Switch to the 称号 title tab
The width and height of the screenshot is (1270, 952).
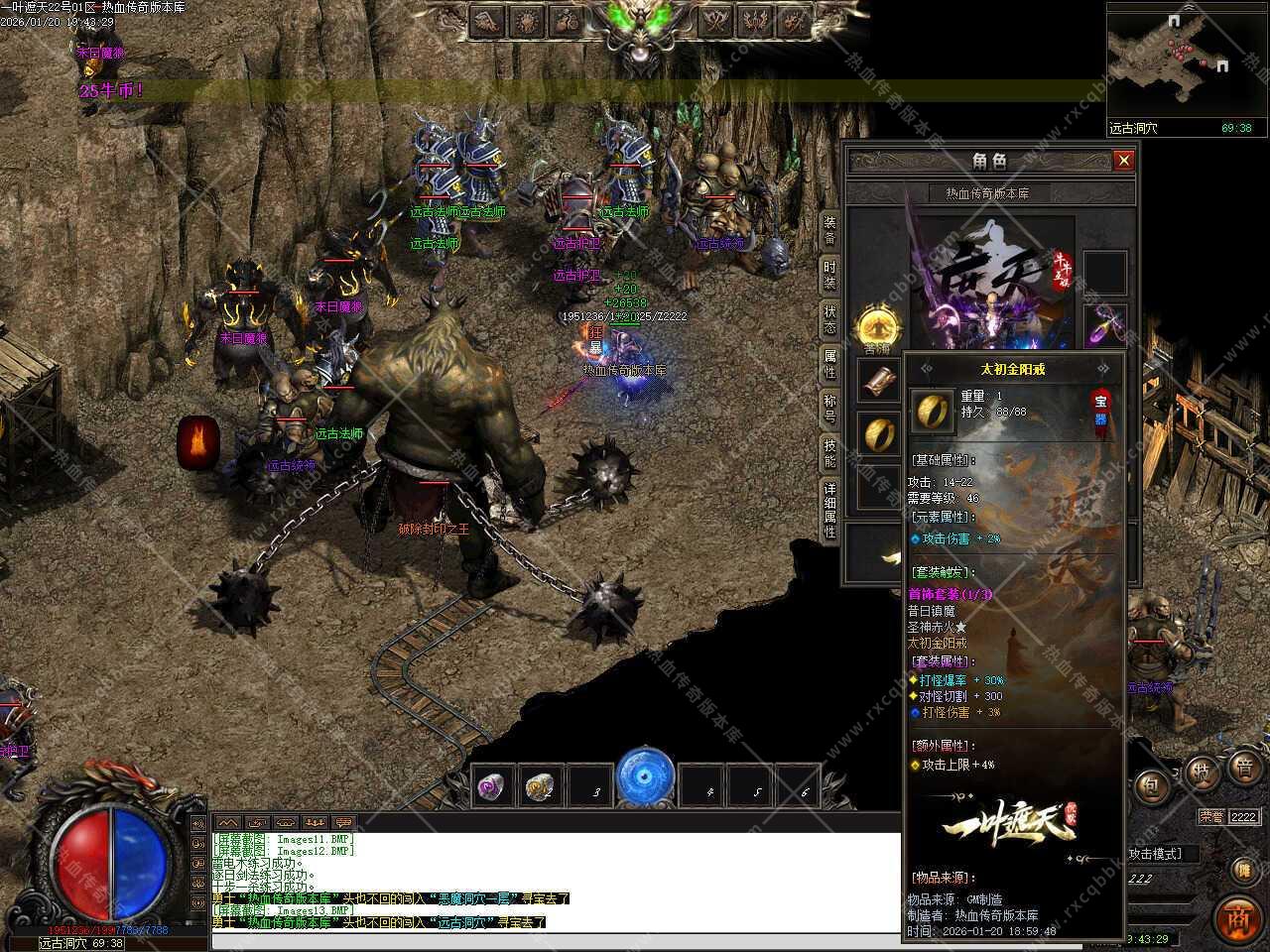tap(829, 408)
